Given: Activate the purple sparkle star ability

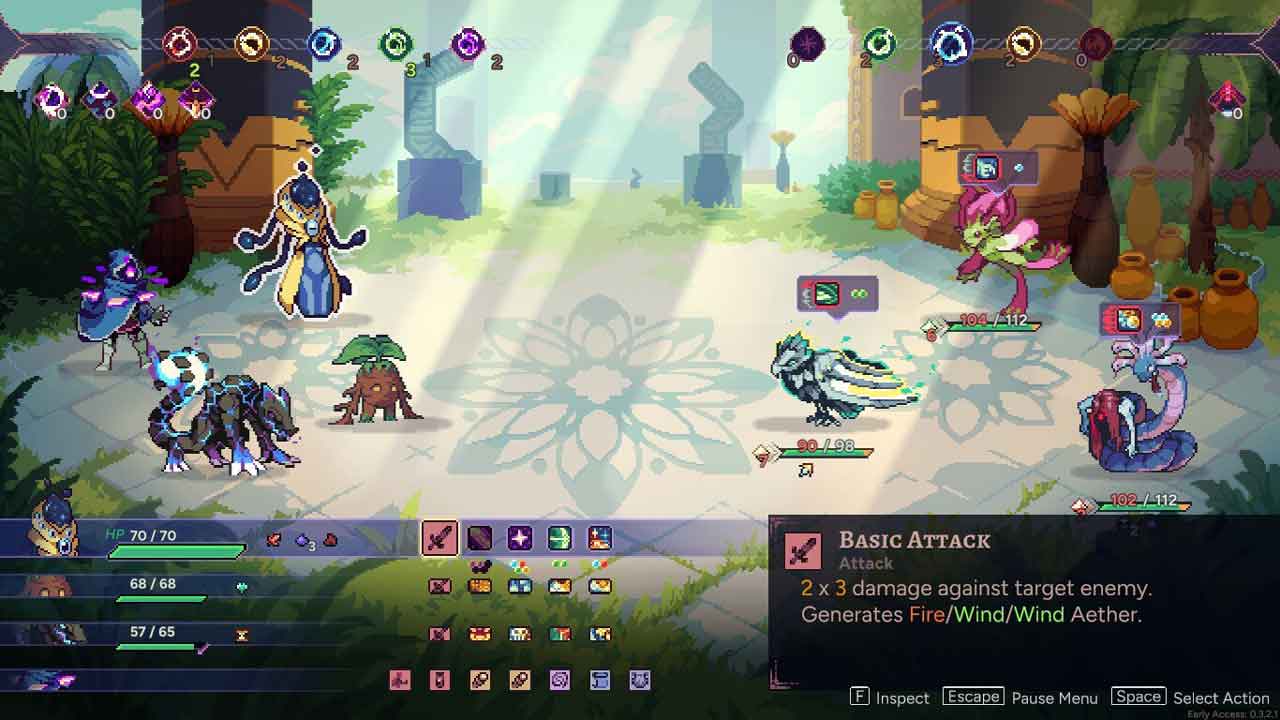Looking at the screenshot, I should pos(520,539).
